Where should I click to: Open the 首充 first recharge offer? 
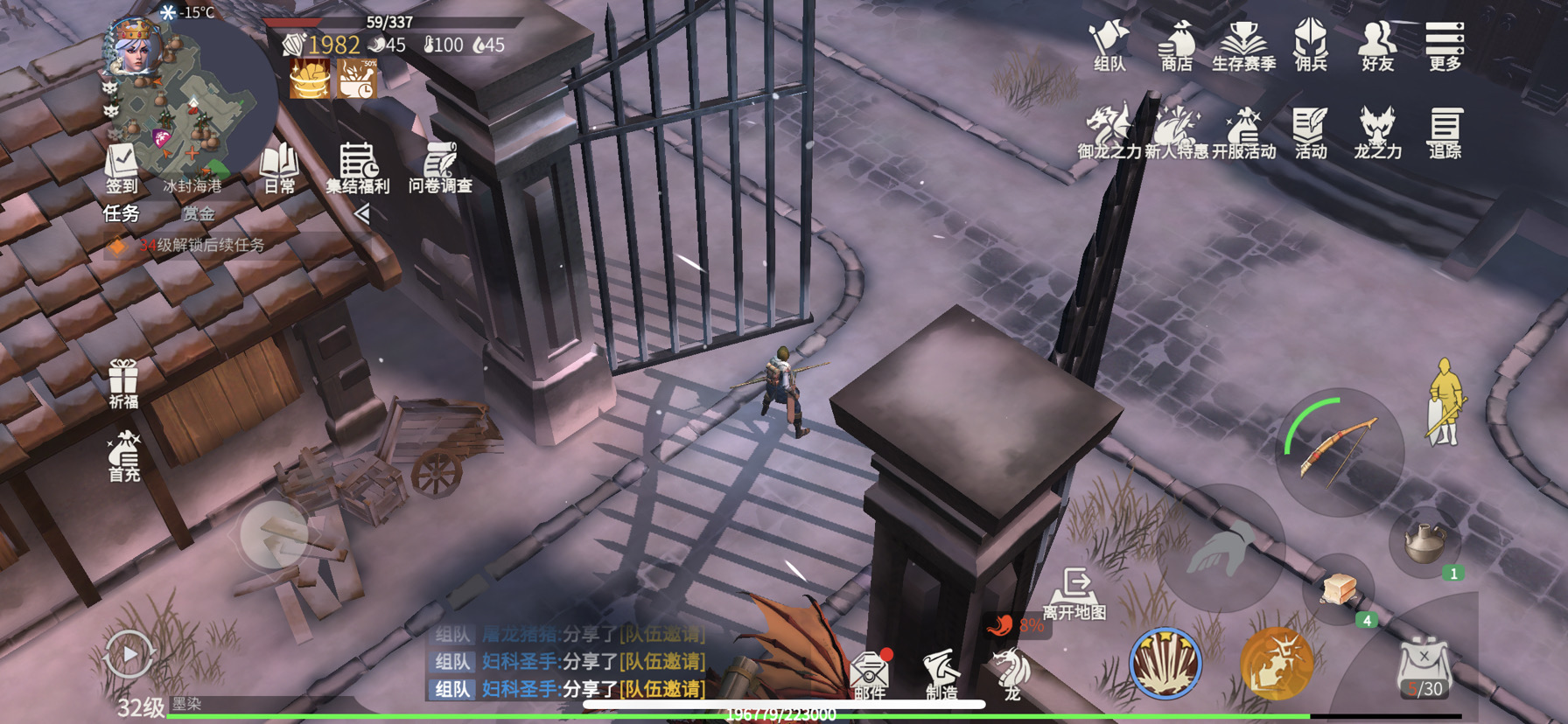(x=123, y=456)
